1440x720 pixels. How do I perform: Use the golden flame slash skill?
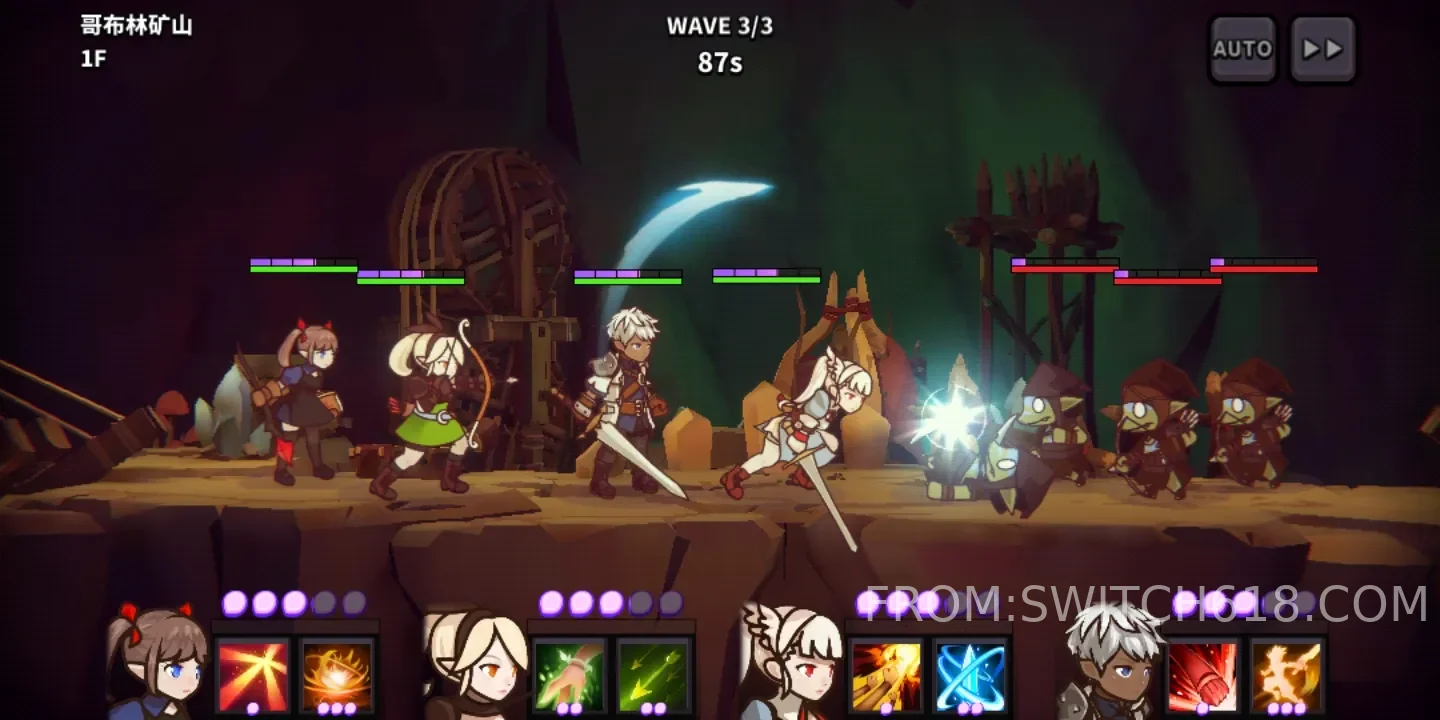[886, 676]
